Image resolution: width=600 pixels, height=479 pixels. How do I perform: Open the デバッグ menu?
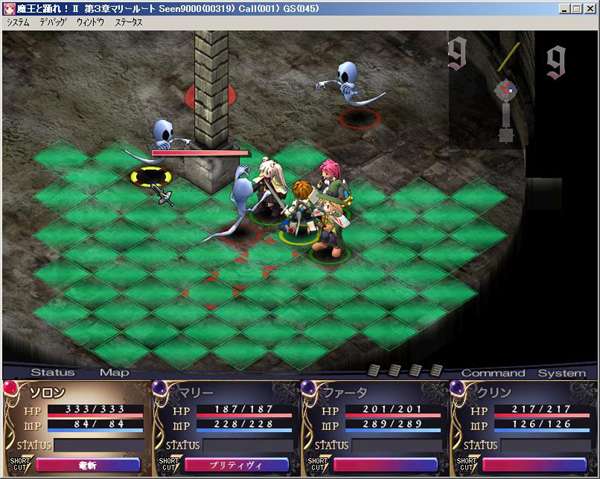pyautogui.click(x=53, y=21)
